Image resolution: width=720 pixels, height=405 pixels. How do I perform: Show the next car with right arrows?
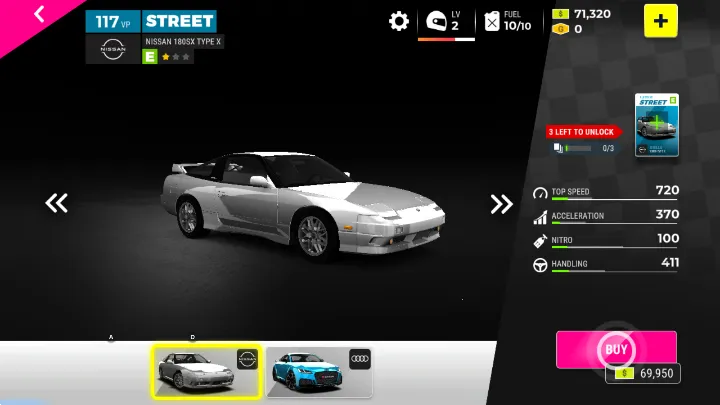click(501, 204)
